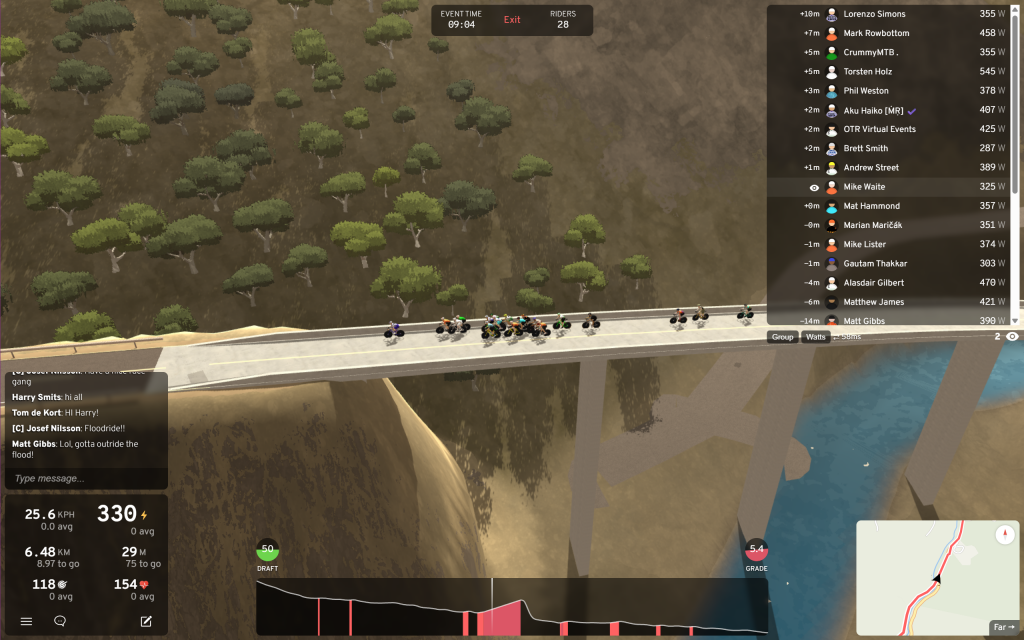
Task: Switch rider list to Group view
Action: (x=782, y=337)
